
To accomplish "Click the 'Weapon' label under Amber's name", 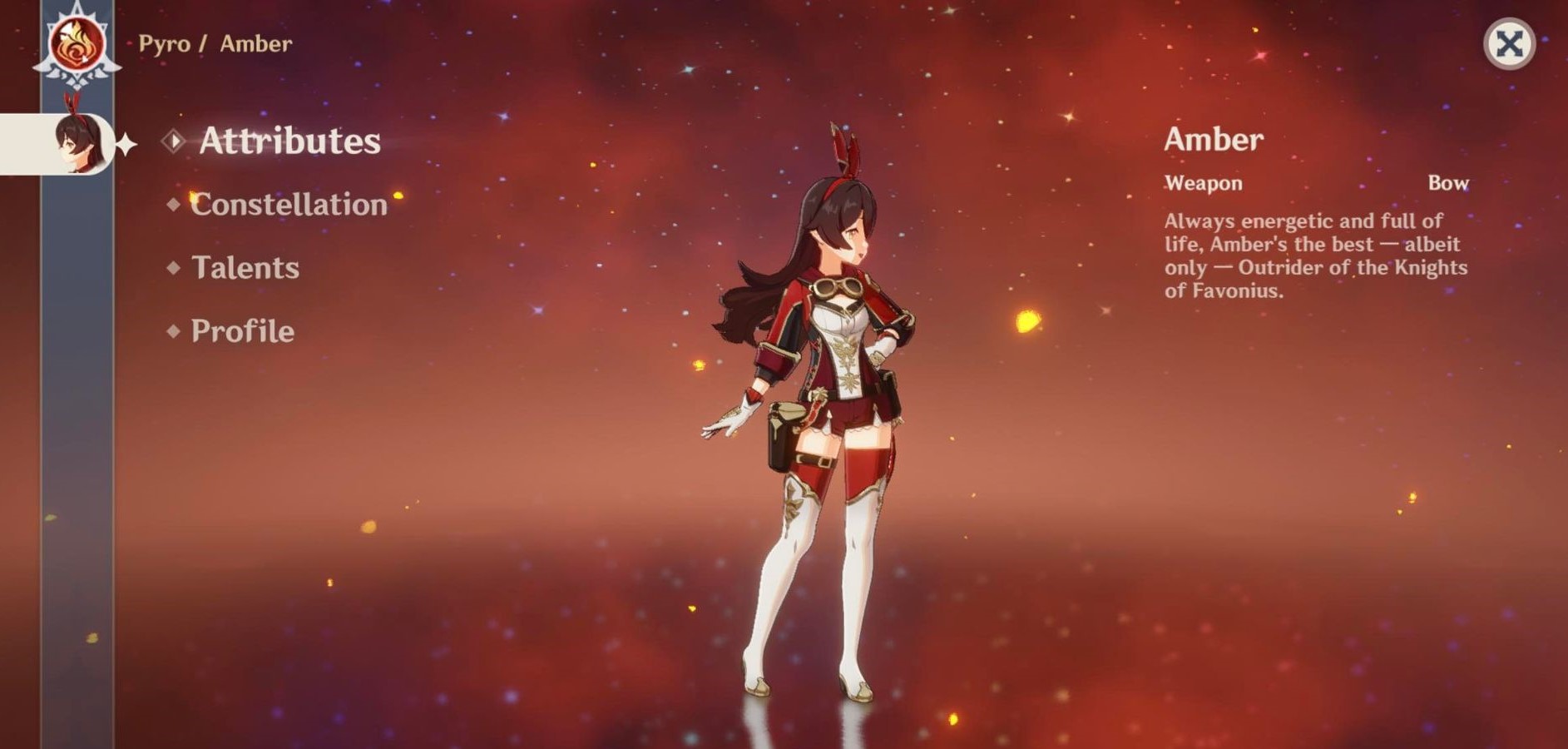I will click(x=1204, y=183).
